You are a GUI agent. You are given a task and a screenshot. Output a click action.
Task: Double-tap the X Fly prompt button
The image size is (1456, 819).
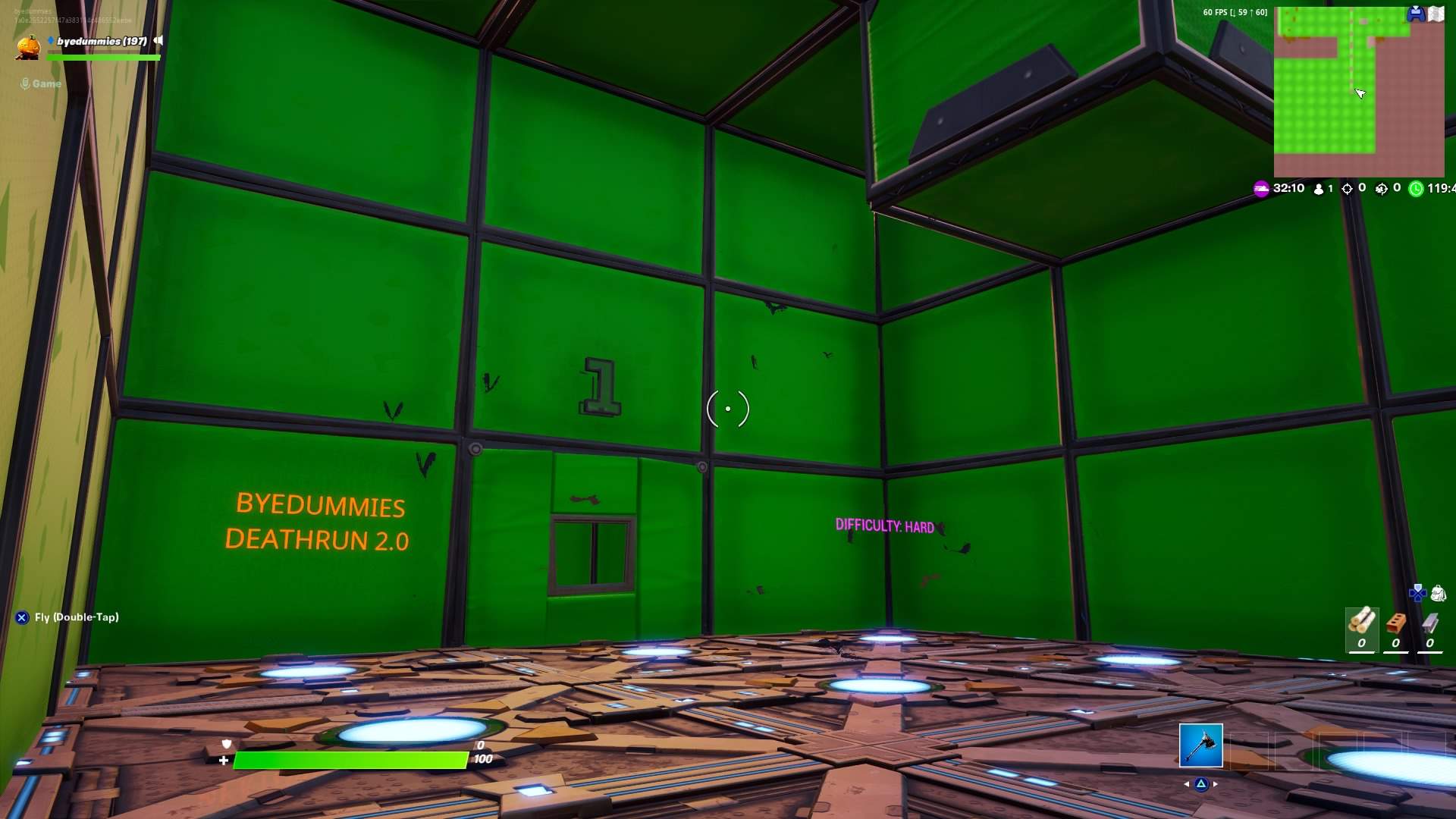click(x=21, y=617)
